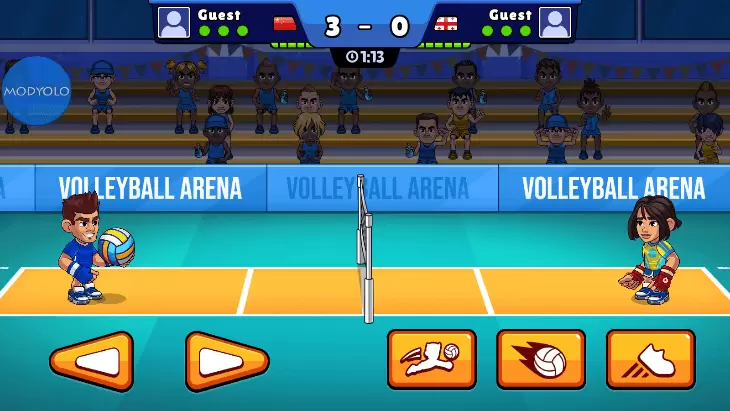The height and width of the screenshot is (411, 730).
Task: Activate the diving dig action button
Action: pyautogui.click(x=432, y=360)
